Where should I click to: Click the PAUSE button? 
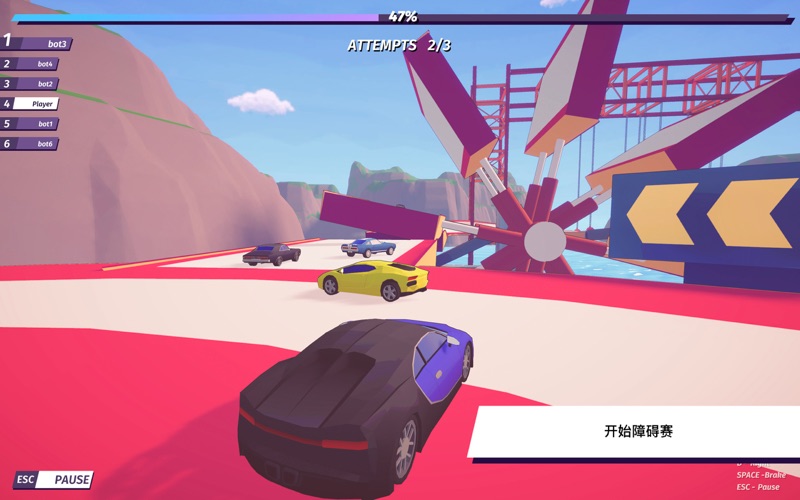tap(54, 480)
